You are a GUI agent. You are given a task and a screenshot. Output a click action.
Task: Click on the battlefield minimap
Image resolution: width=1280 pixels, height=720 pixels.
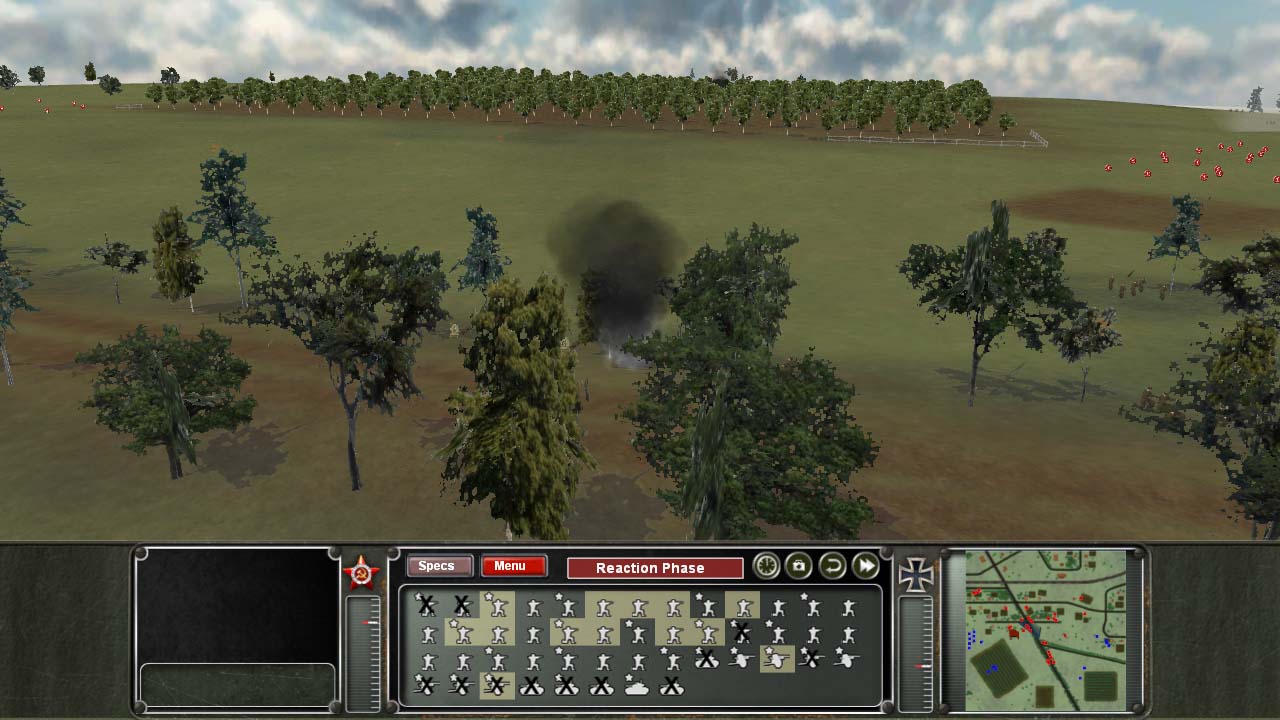click(x=1045, y=630)
